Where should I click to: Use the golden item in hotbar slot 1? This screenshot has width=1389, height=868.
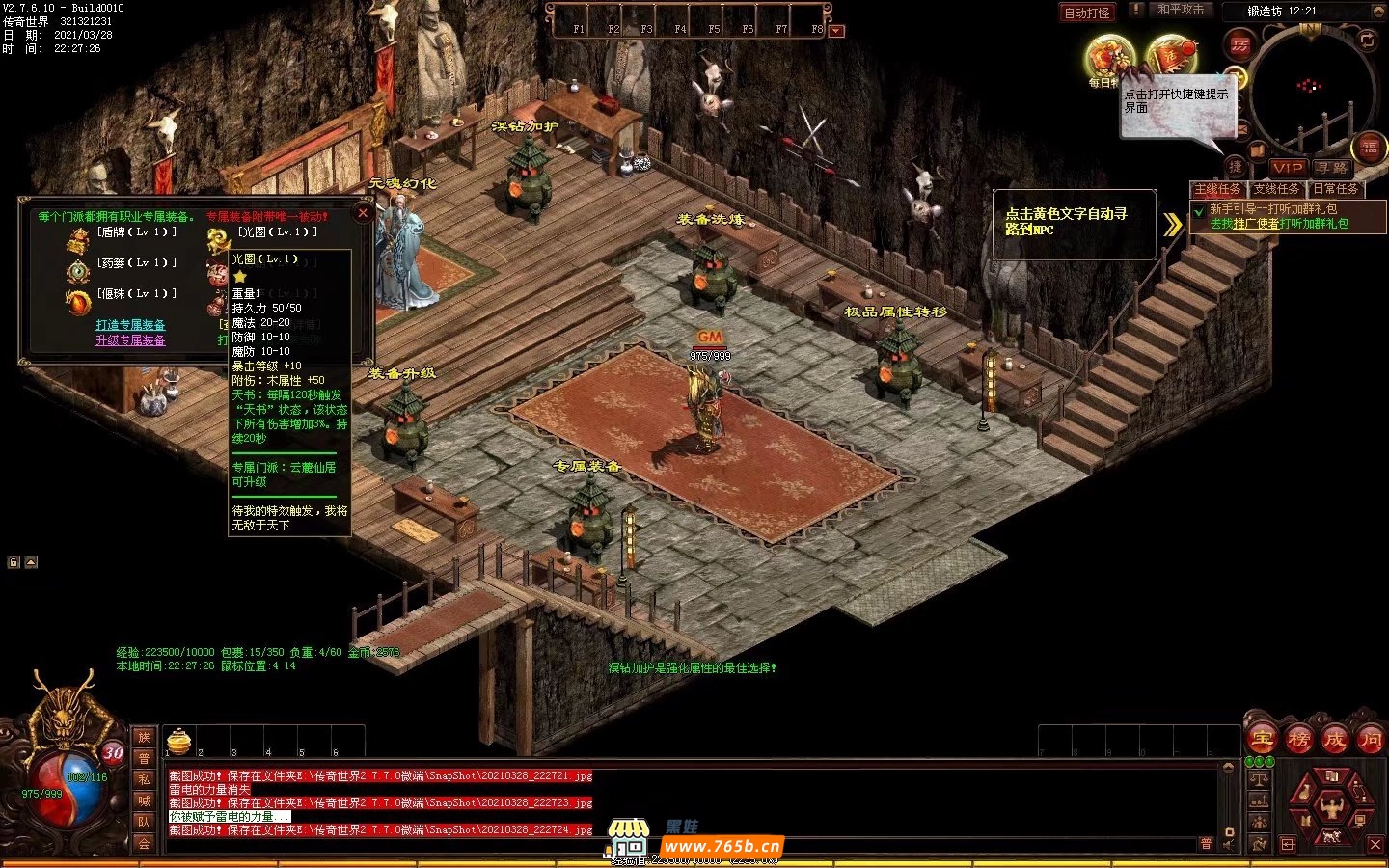point(179,741)
